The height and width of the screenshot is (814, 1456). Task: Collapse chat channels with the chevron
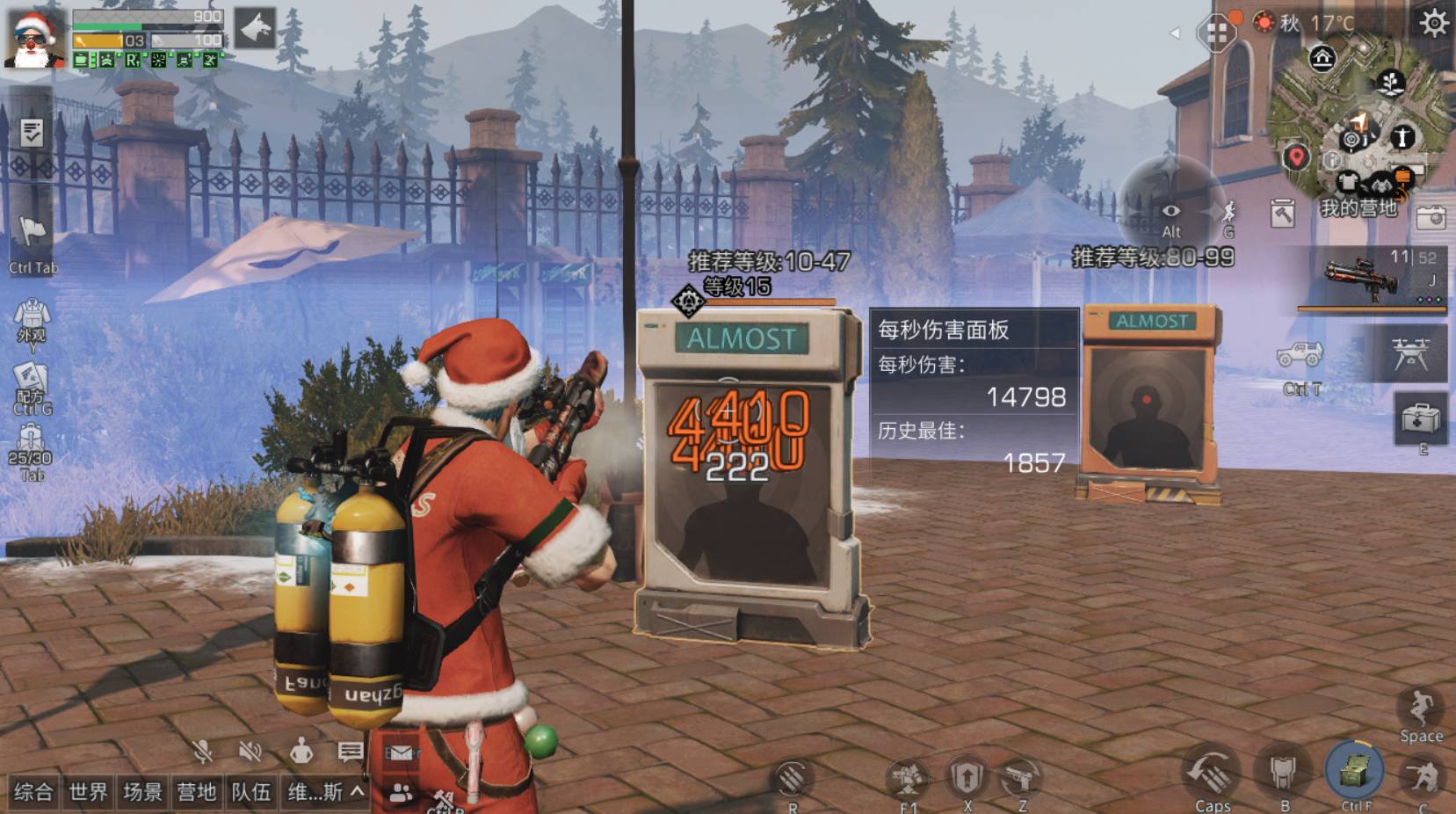coord(357,792)
